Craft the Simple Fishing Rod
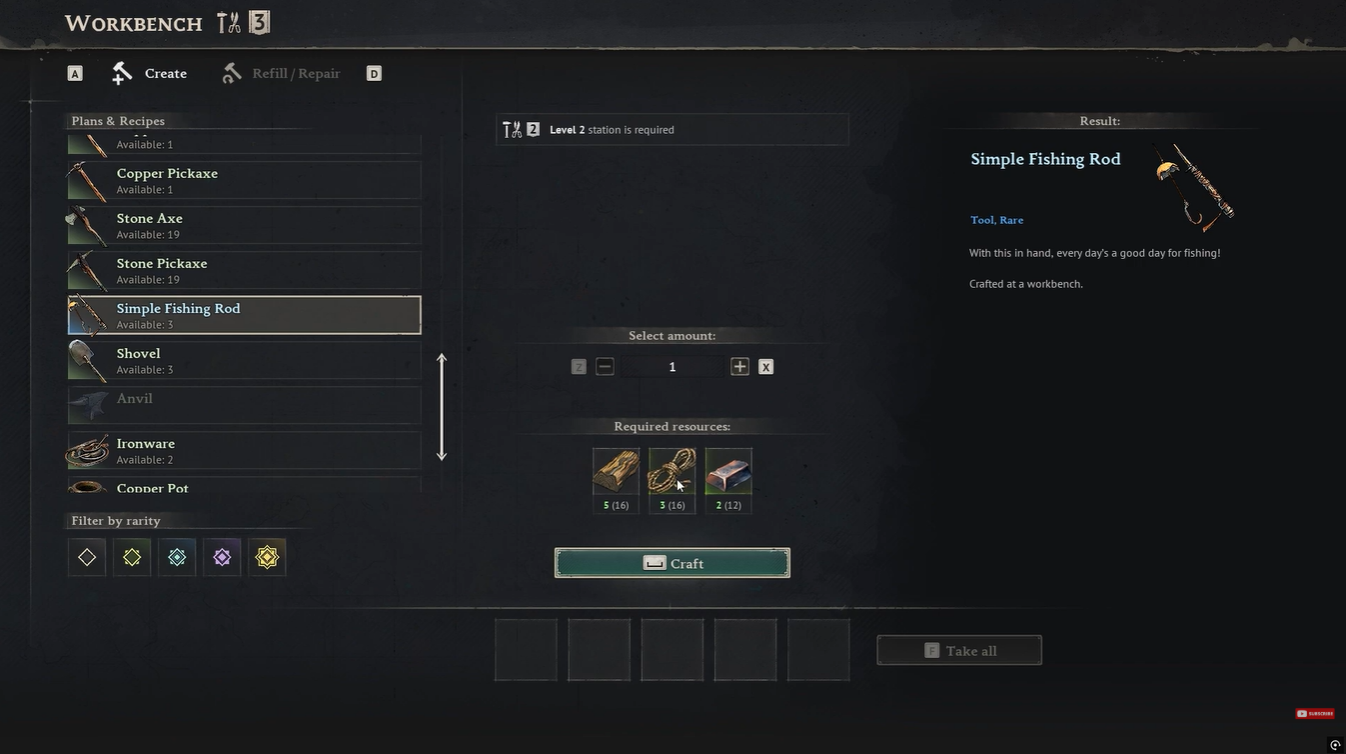This screenshot has width=1346, height=754. click(672, 563)
